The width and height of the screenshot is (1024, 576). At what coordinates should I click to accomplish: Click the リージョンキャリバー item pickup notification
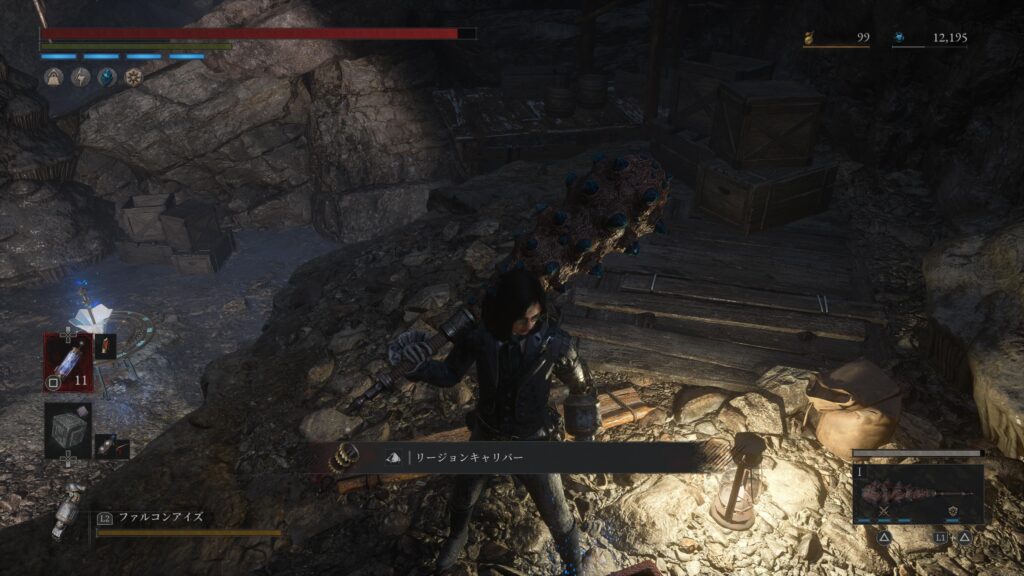pos(520,457)
